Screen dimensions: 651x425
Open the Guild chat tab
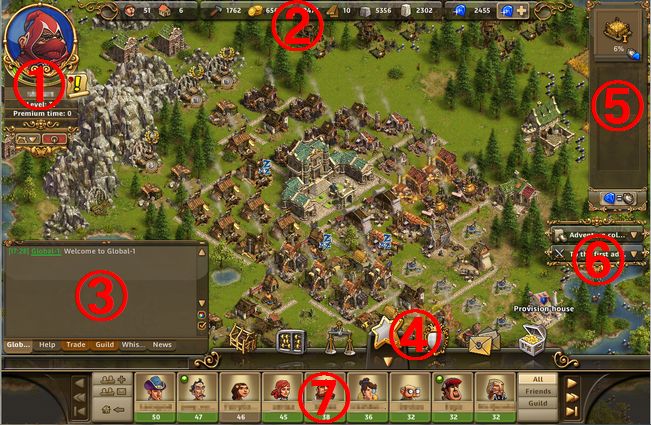coord(104,345)
